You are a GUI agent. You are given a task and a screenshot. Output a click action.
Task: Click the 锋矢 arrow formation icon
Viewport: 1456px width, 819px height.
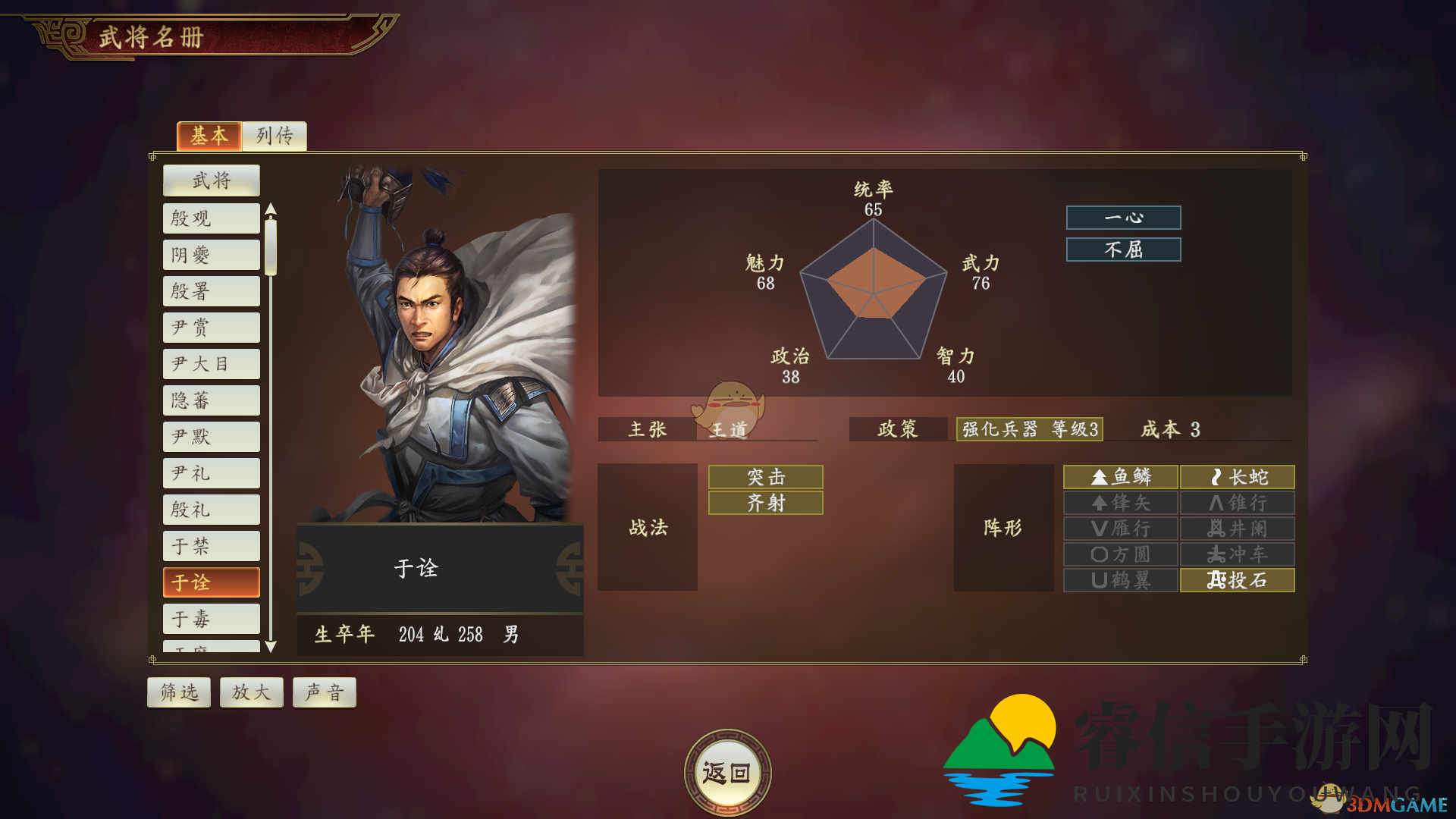(x=1120, y=503)
